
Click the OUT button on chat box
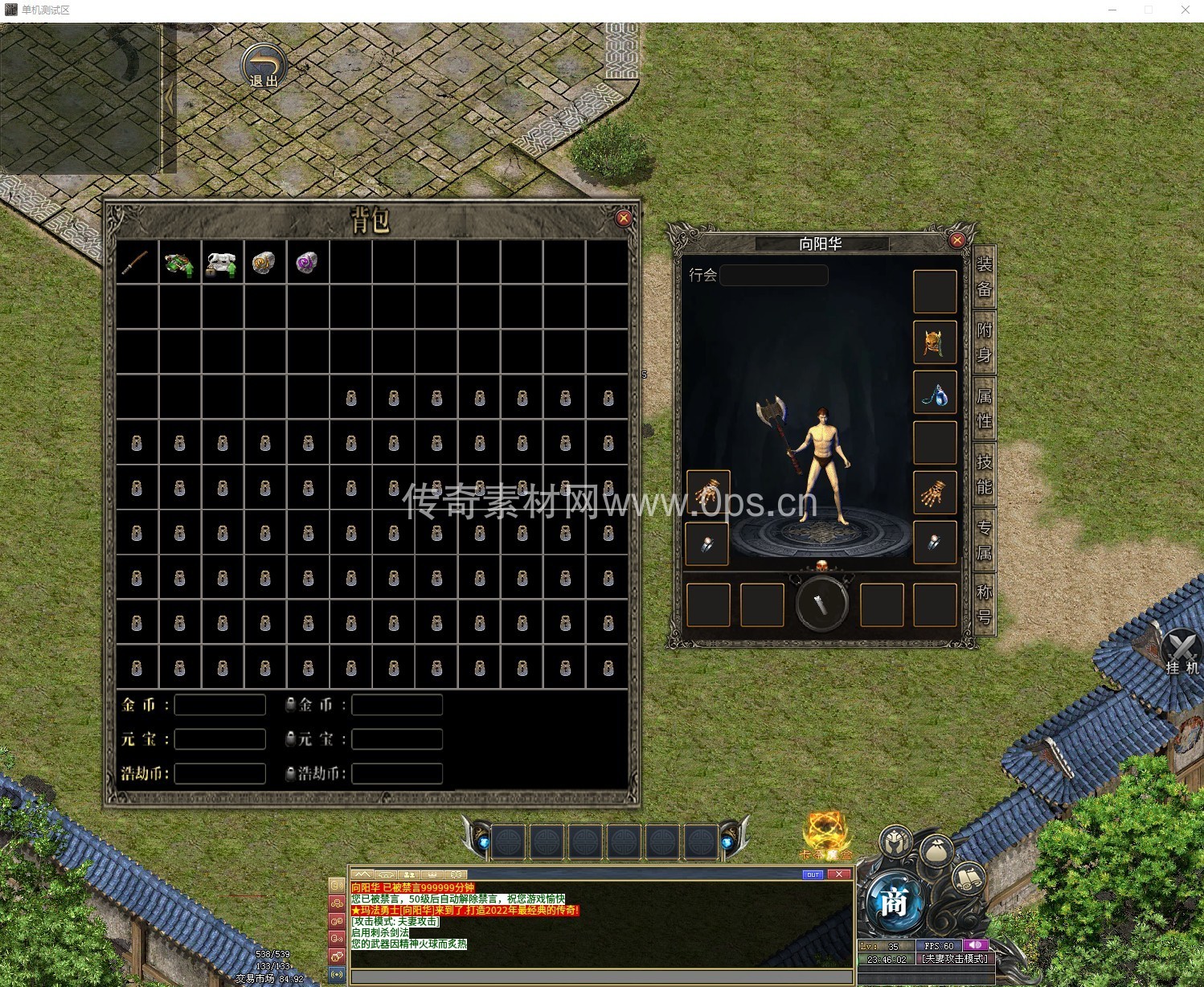(813, 874)
